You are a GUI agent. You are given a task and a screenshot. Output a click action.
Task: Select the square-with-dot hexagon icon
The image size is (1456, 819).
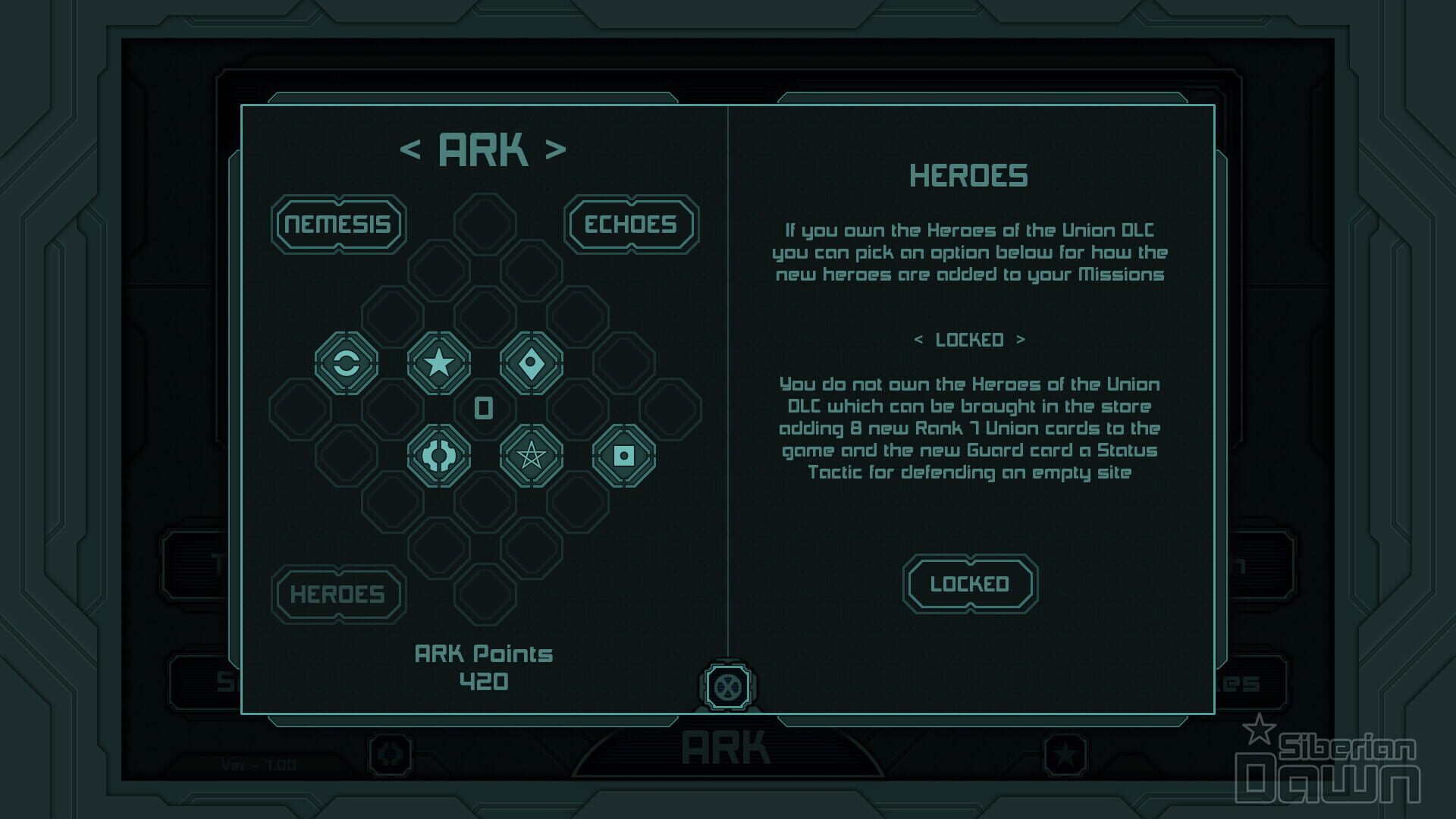[624, 456]
